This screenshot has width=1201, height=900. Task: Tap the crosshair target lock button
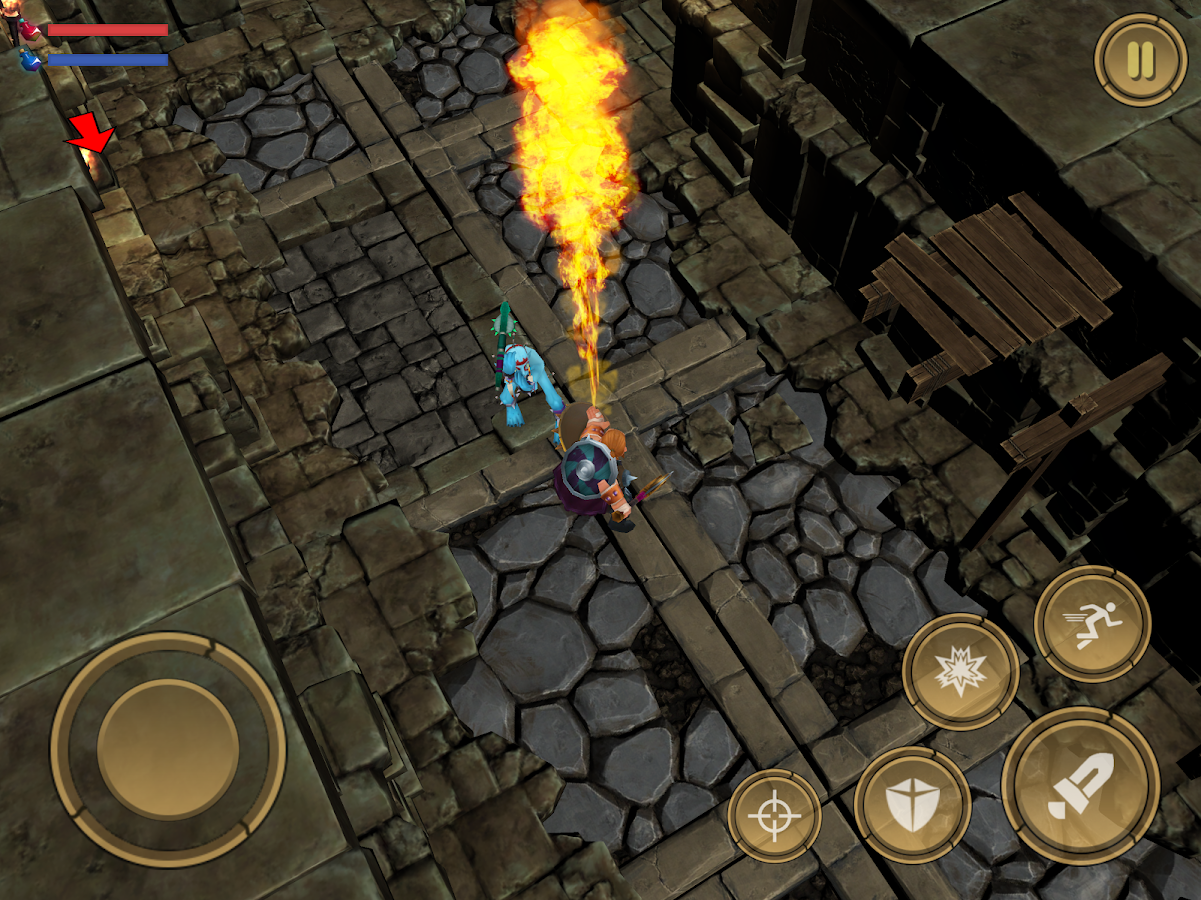coord(774,817)
